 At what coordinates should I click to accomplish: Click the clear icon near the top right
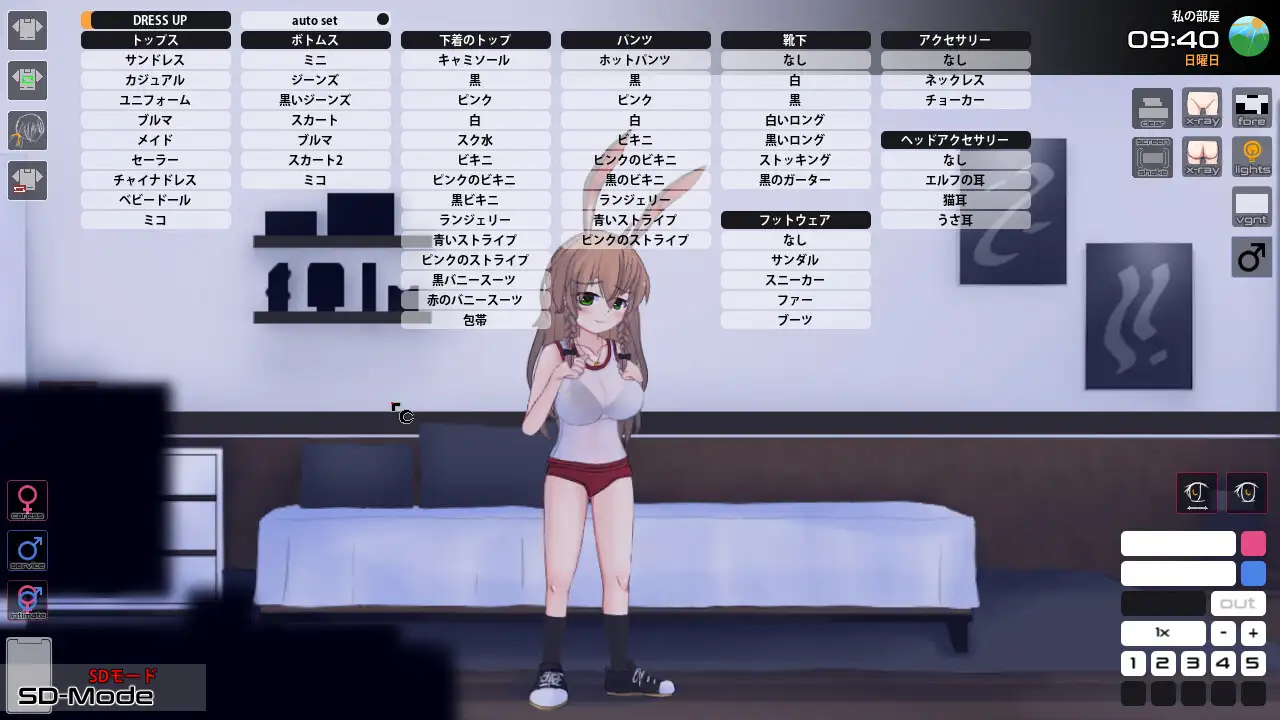(1152, 108)
